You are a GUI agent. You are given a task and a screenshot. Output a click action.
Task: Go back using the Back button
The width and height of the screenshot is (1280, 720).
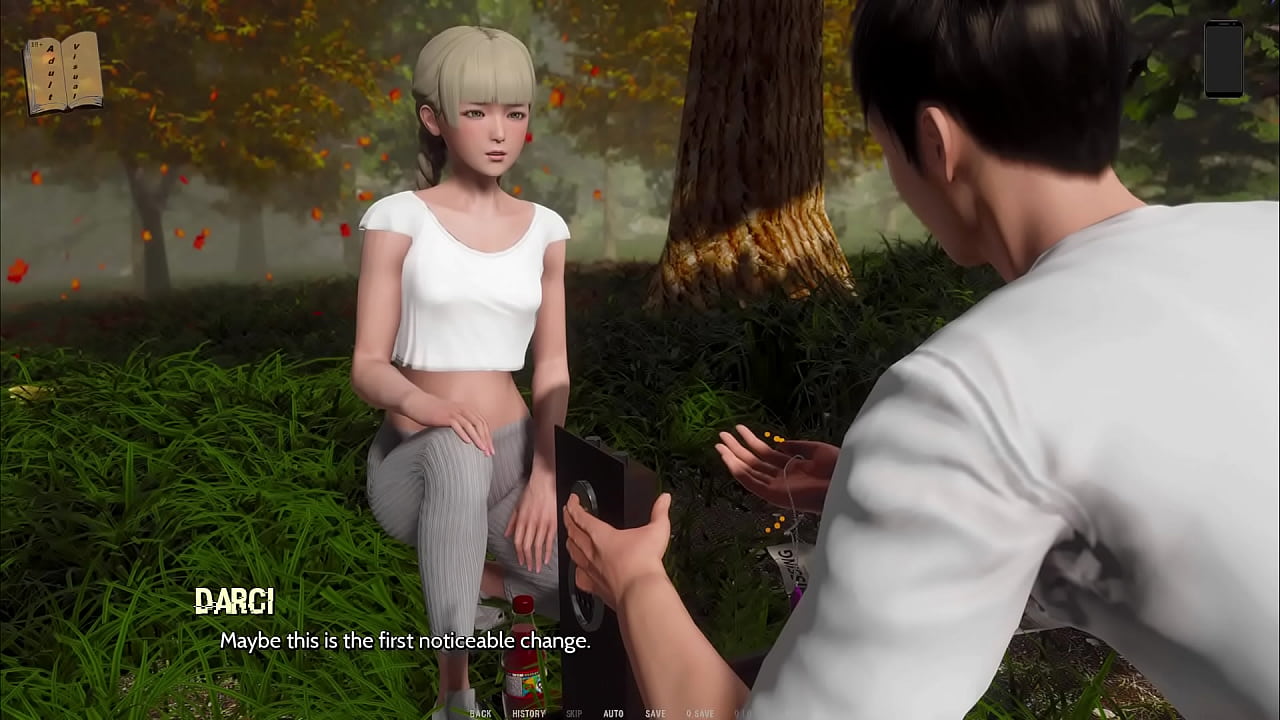coord(481,713)
